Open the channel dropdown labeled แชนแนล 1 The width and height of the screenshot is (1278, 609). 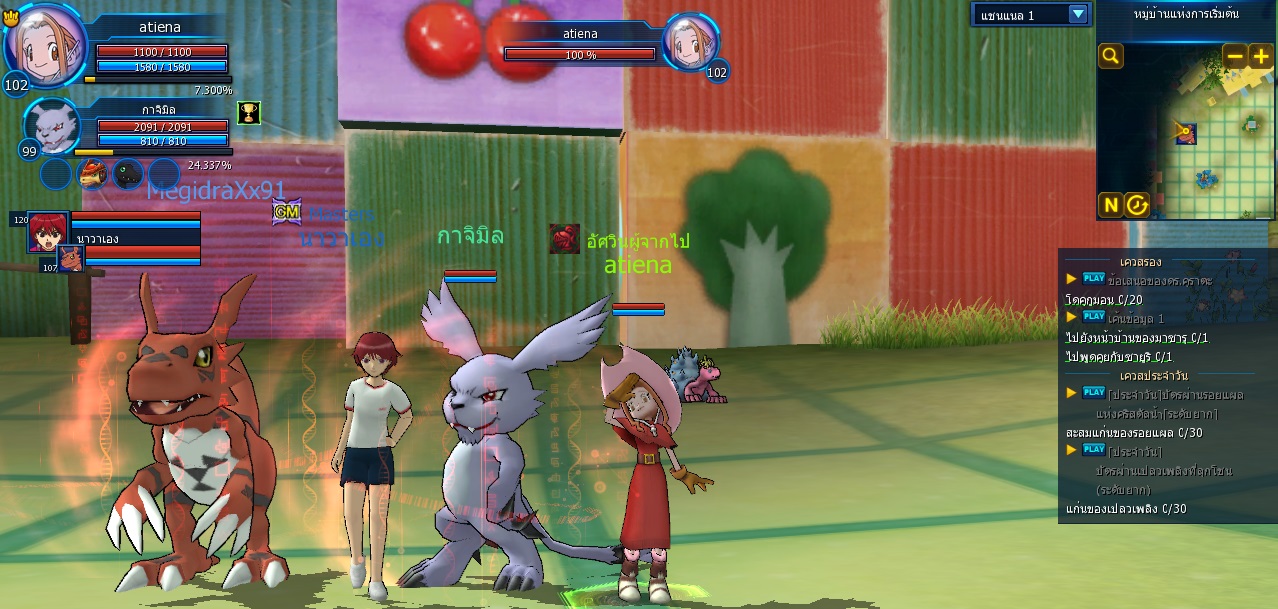[1077, 14]
